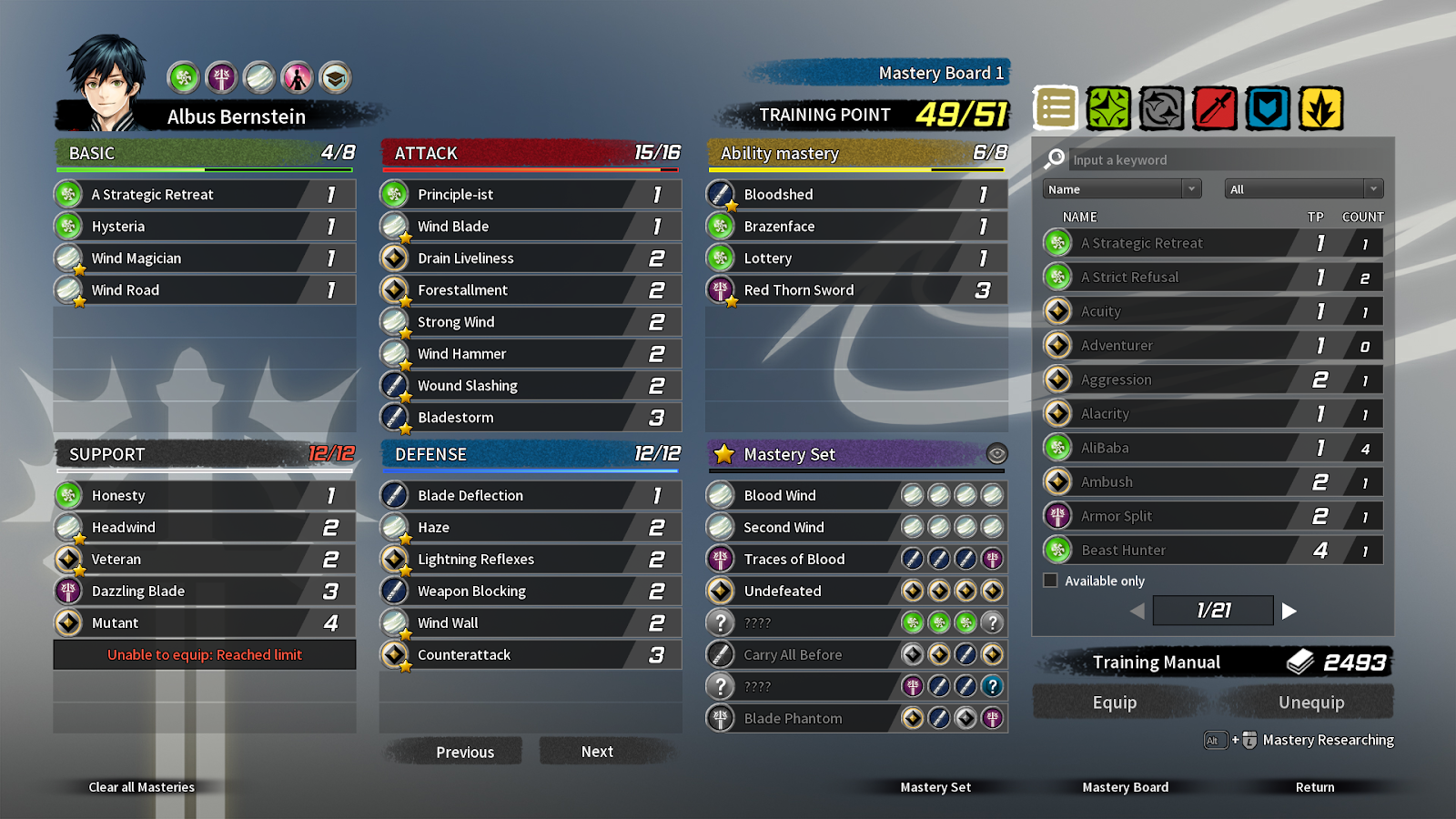Select the blue shield defense category tab

pyautogui.click(x=1268, y=109)
